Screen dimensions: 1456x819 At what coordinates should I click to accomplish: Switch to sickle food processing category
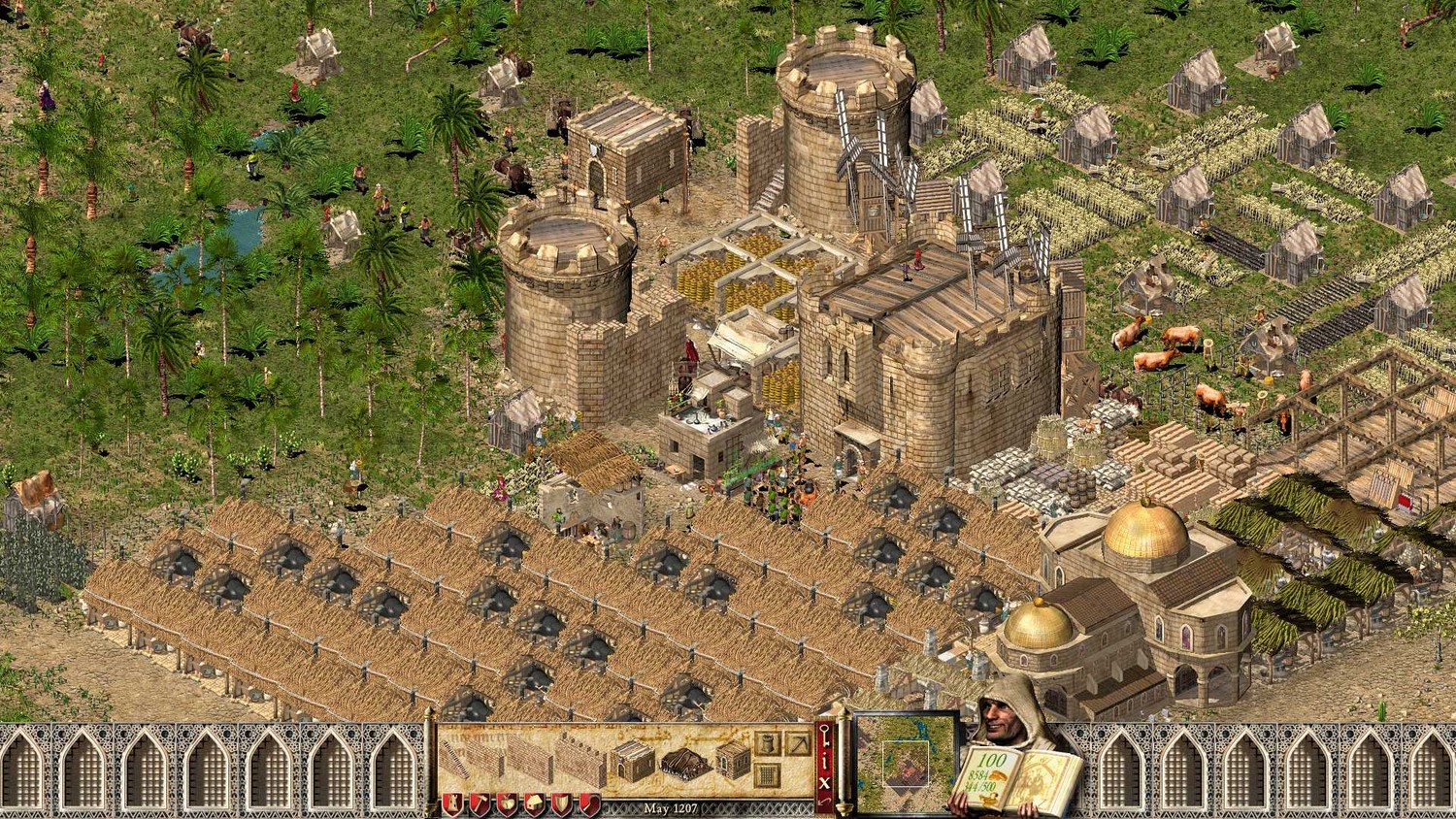pos(589,804)
